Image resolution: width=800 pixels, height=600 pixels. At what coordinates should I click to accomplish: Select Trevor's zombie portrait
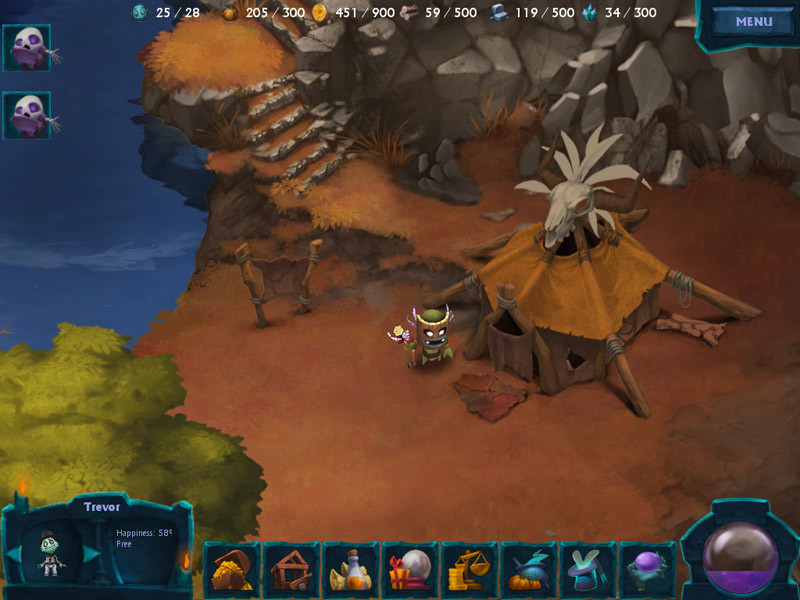(x=52, y=552)
